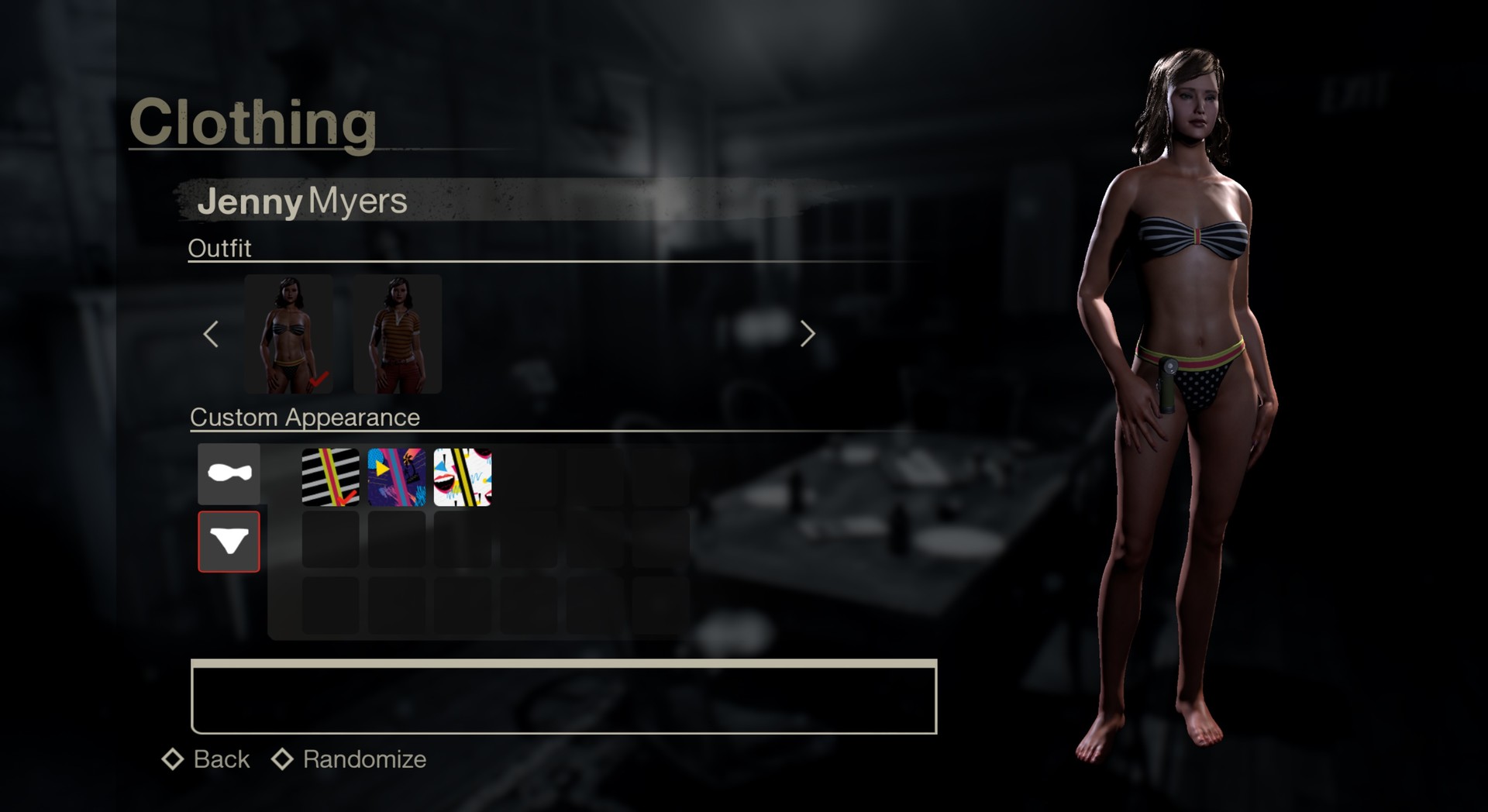Choose the white lips pattern tile
This screenshot has width=1488, height=812.
click(462, 476)
